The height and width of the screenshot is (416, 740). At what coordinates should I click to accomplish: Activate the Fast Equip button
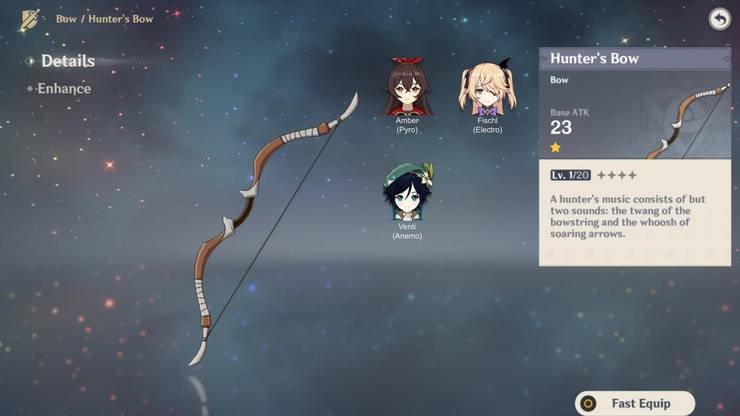635,404
